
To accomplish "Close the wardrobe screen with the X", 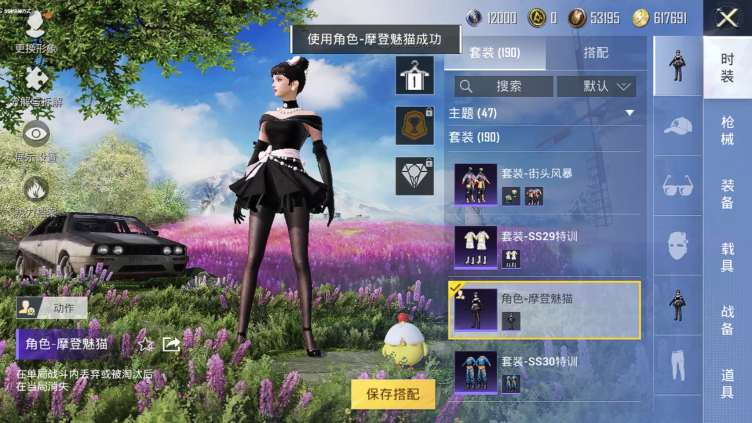I will tap(726, 18).
